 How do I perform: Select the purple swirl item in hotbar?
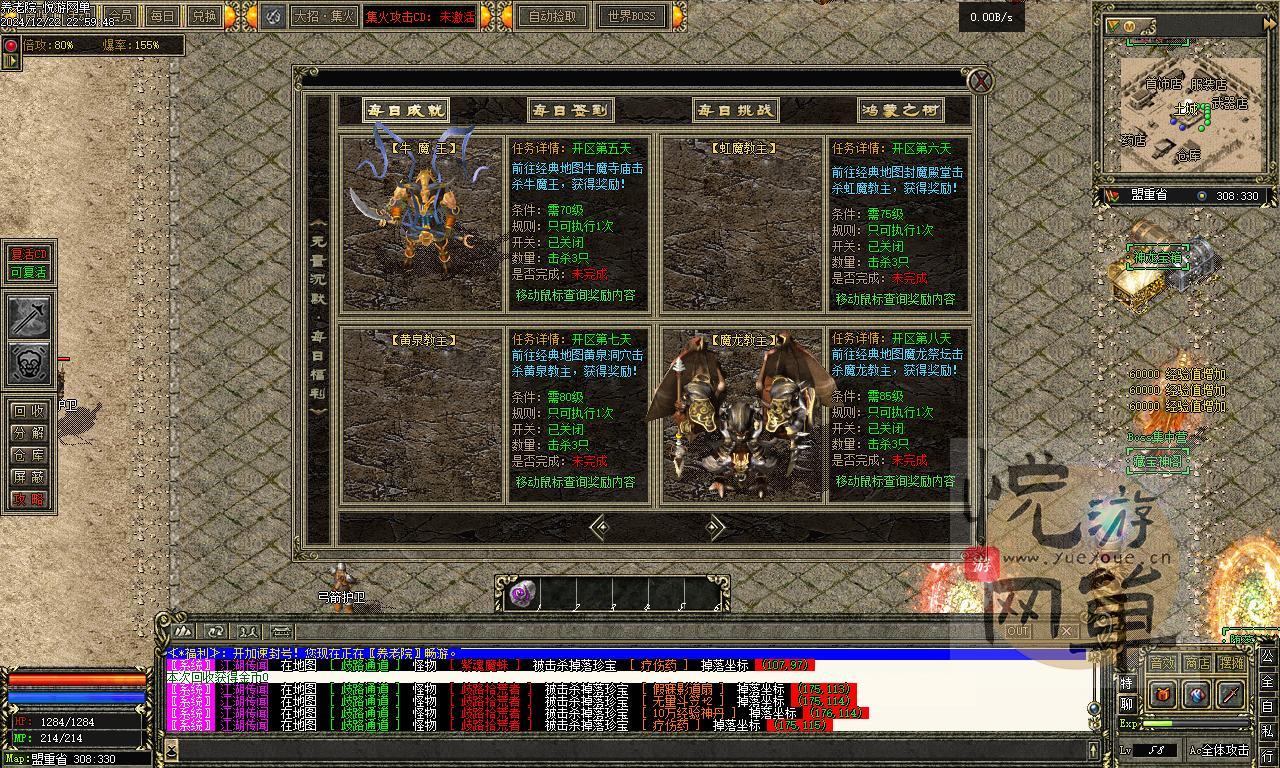pos(522,595)
